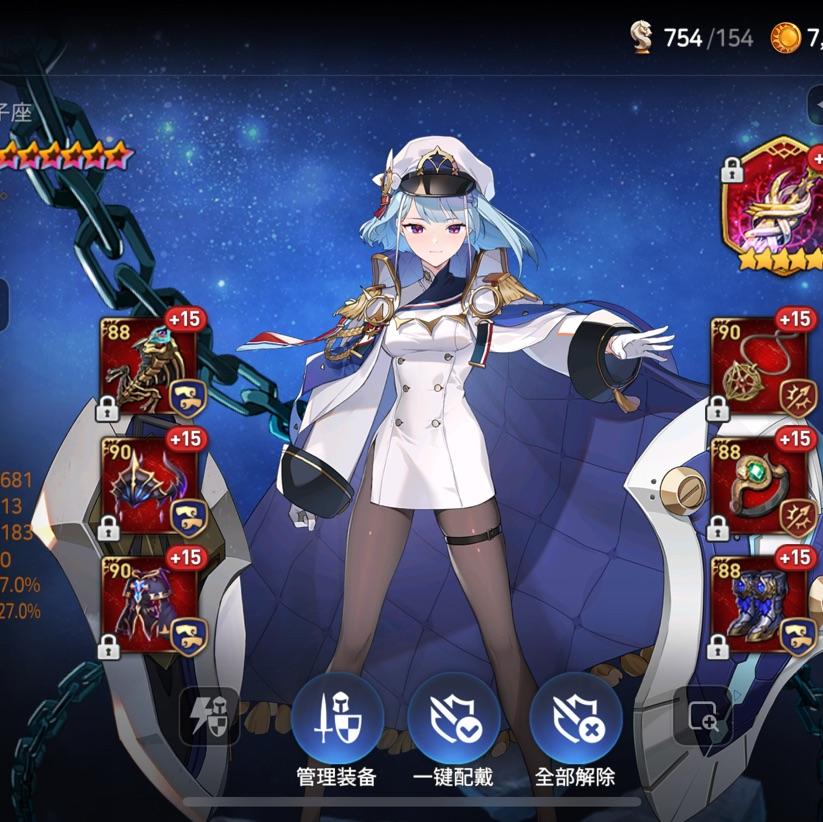This screenshot has width=823, height=822.
Task: Choose 全部解除 to unequip all gear
Action: [575, 721]
